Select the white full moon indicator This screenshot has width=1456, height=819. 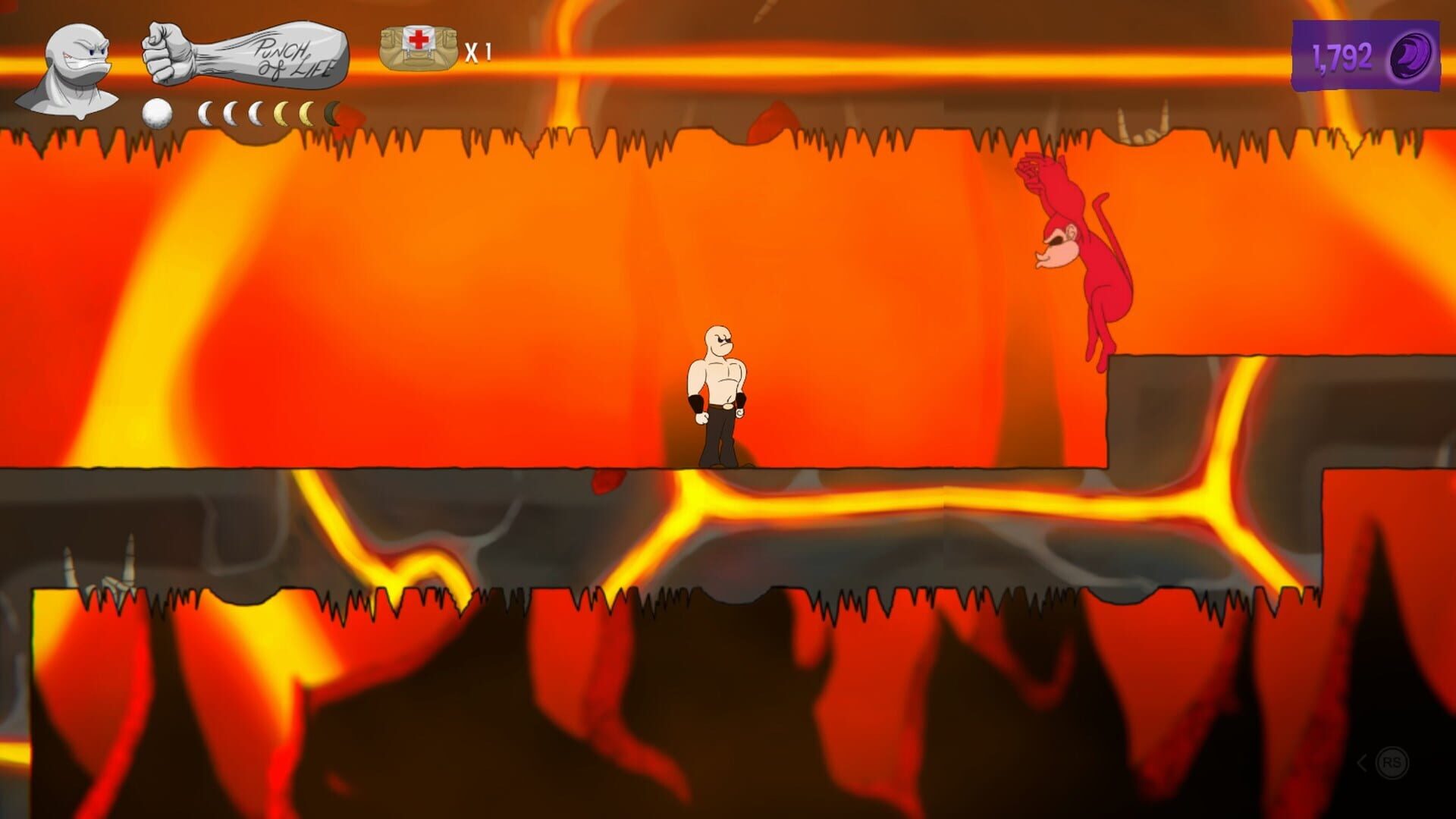[x=156, y=112]
